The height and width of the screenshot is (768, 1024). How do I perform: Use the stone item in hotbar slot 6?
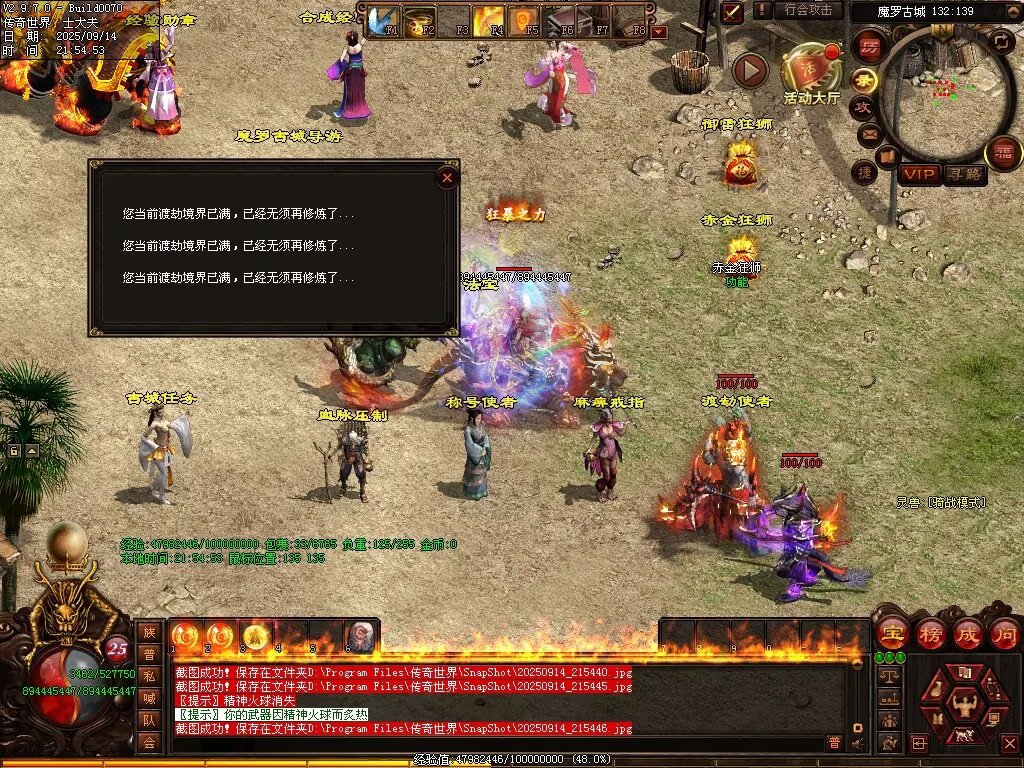(x=359, y=635)
